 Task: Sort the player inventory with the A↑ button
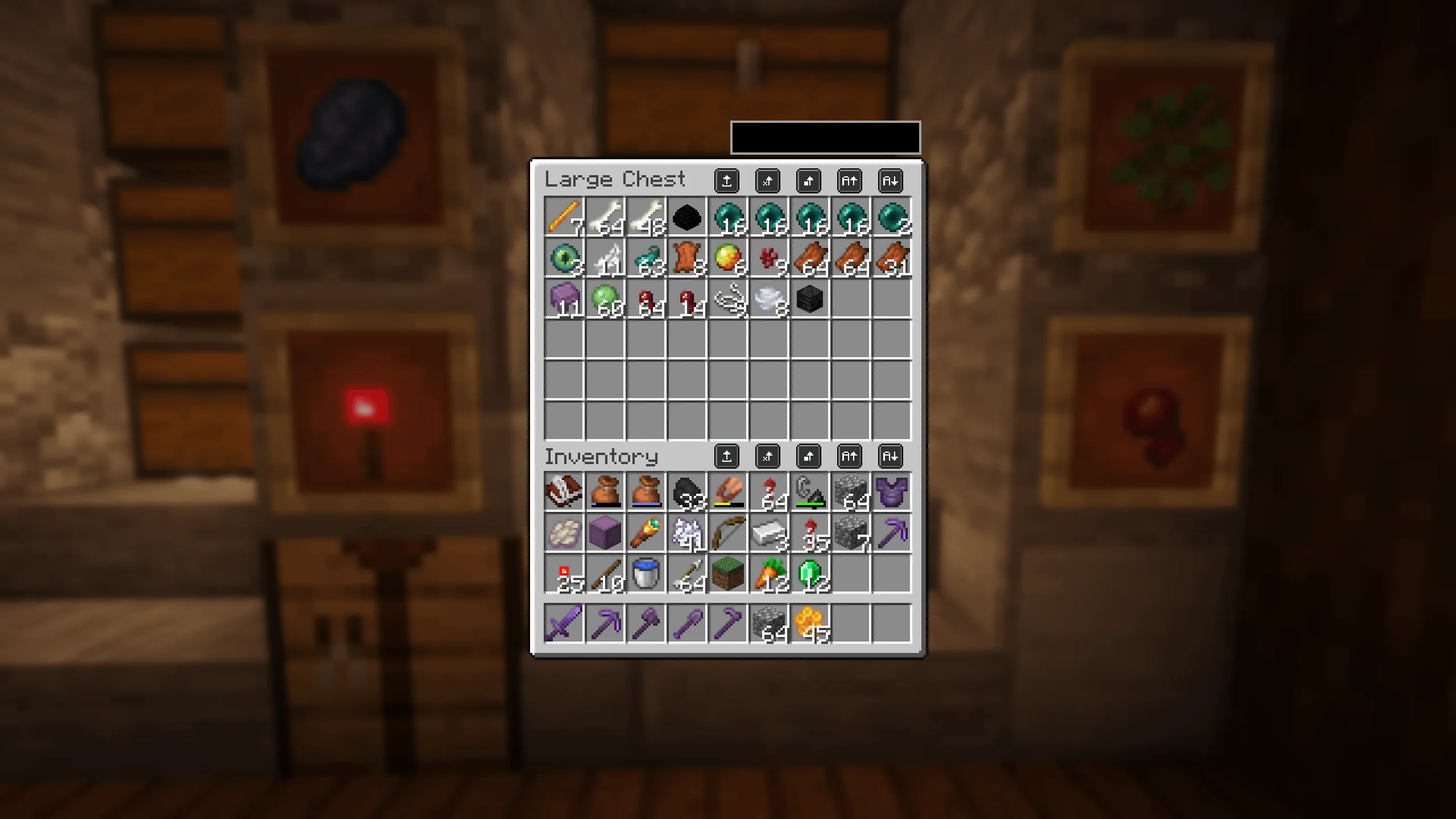coord(850,456)
